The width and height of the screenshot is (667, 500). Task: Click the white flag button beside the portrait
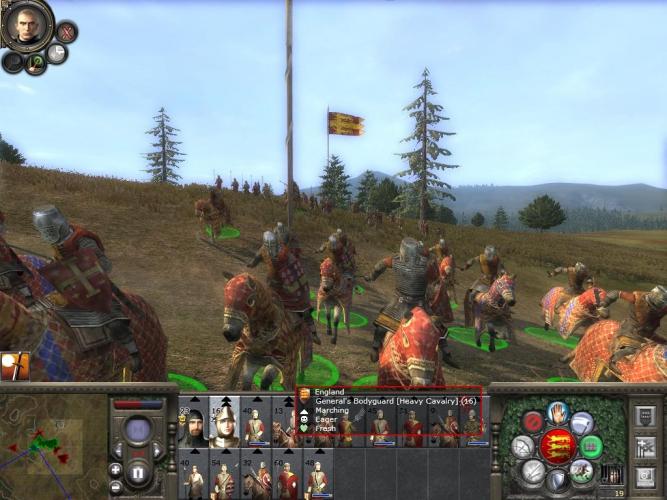[57, 53]
